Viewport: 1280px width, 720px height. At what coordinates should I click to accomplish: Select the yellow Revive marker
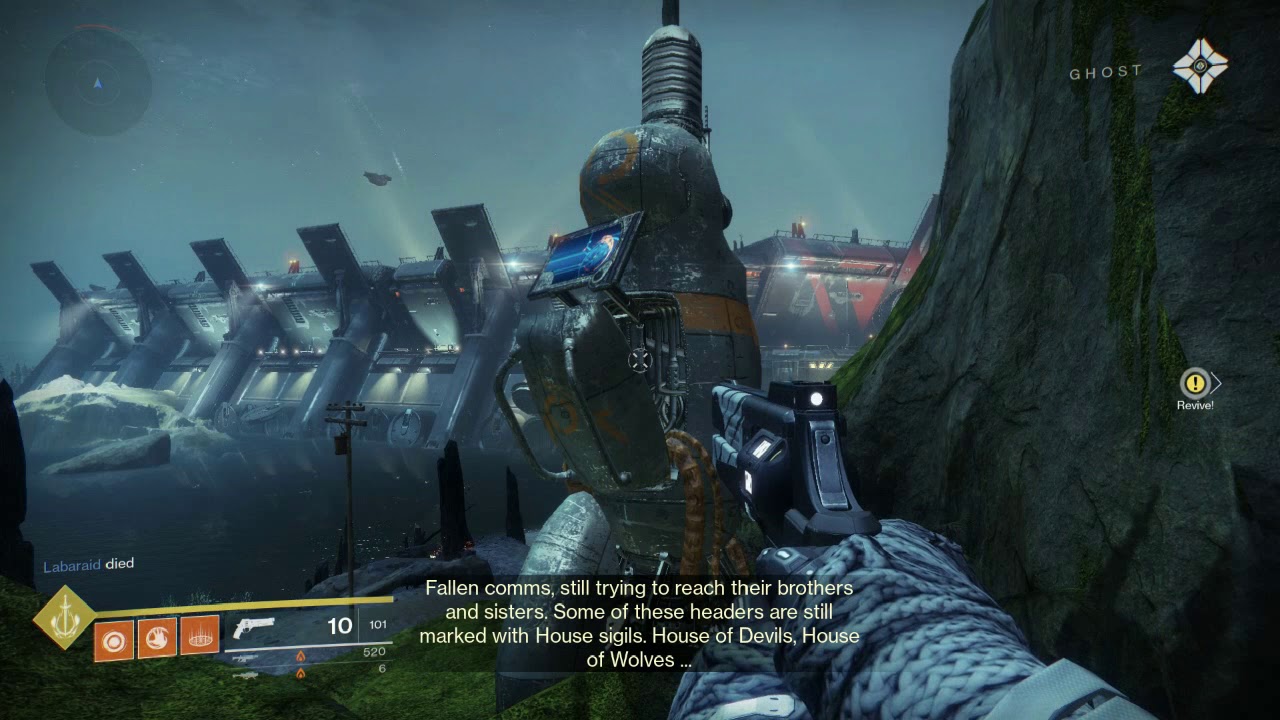pos(1194,383)
